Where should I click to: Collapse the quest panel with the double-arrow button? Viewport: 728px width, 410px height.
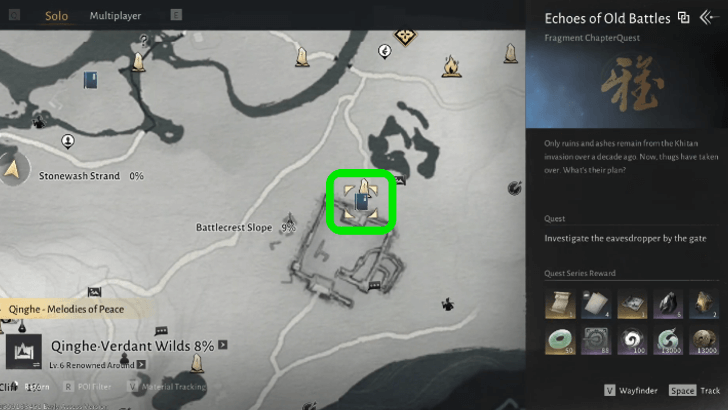coord(709,17)
